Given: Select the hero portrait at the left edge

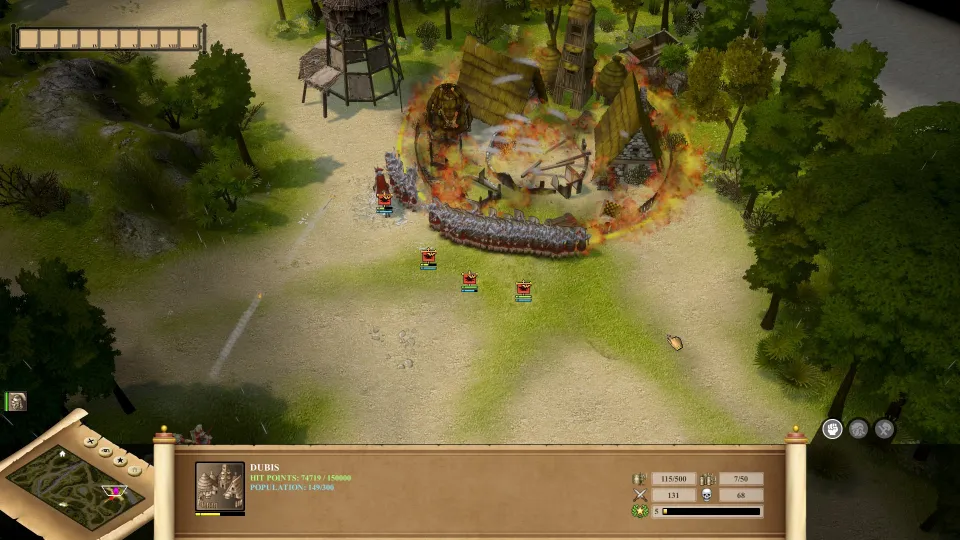Looking at the screenshot, I should [16, 401].
